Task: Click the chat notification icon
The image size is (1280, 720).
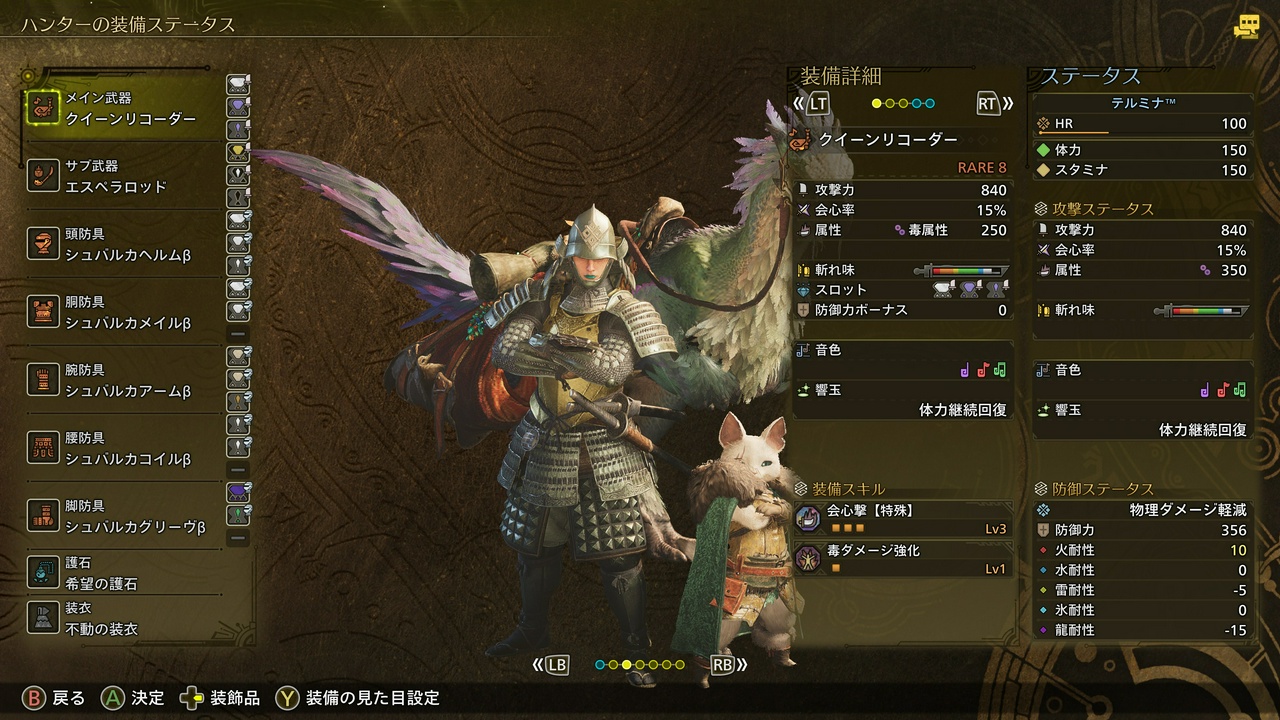Action: 1246,26
